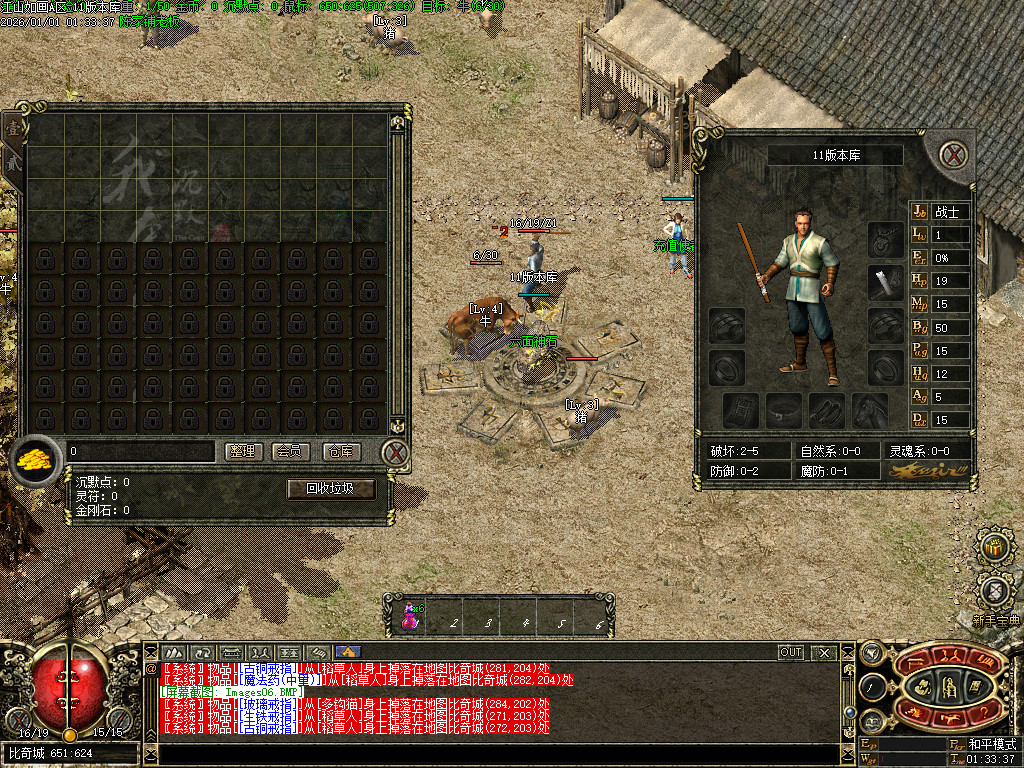Screen dimensions: 1024x768
Task: Close the chat log with its X button
Action: 824,652
